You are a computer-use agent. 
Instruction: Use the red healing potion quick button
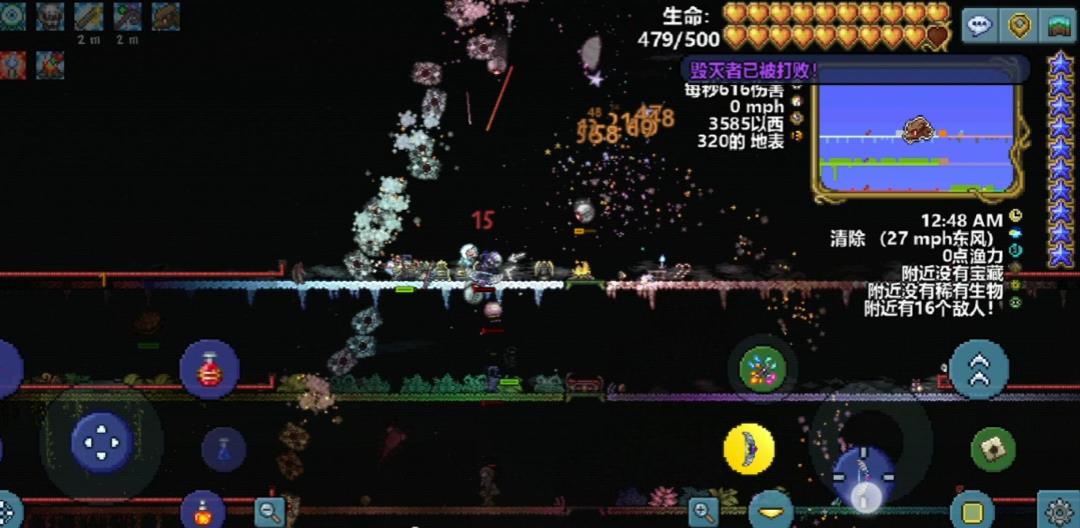pos(209,369)
